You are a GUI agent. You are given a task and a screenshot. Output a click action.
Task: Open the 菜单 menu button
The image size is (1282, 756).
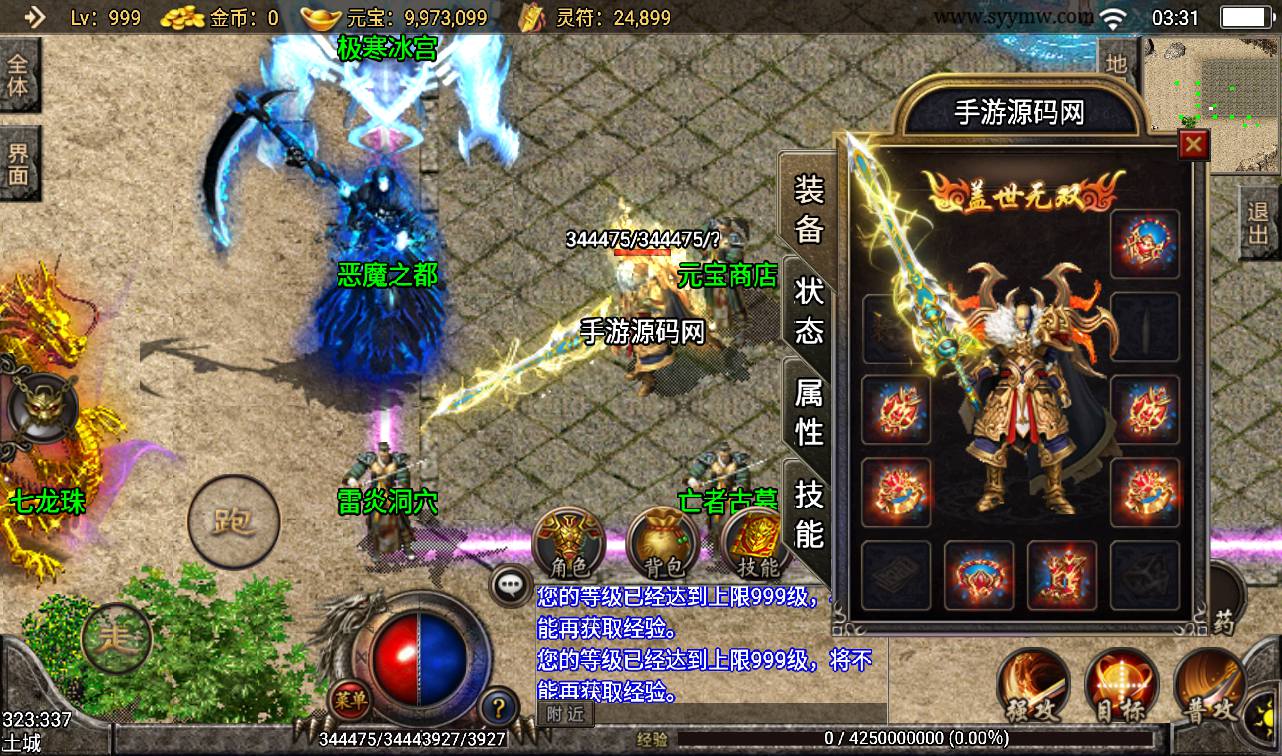pos(347,700)
